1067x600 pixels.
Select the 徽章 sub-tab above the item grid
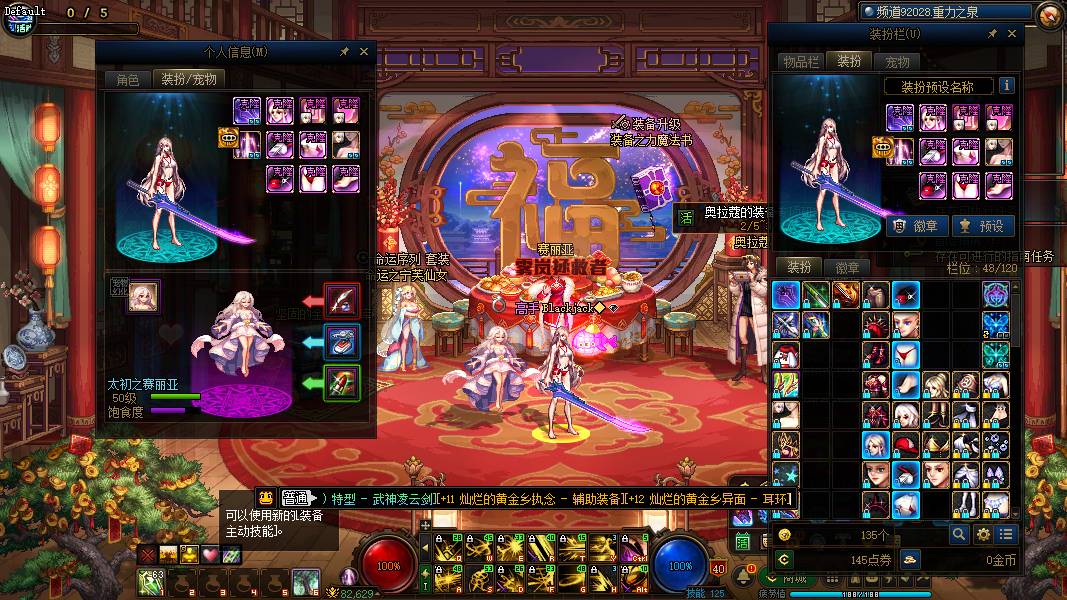[847, 267]
